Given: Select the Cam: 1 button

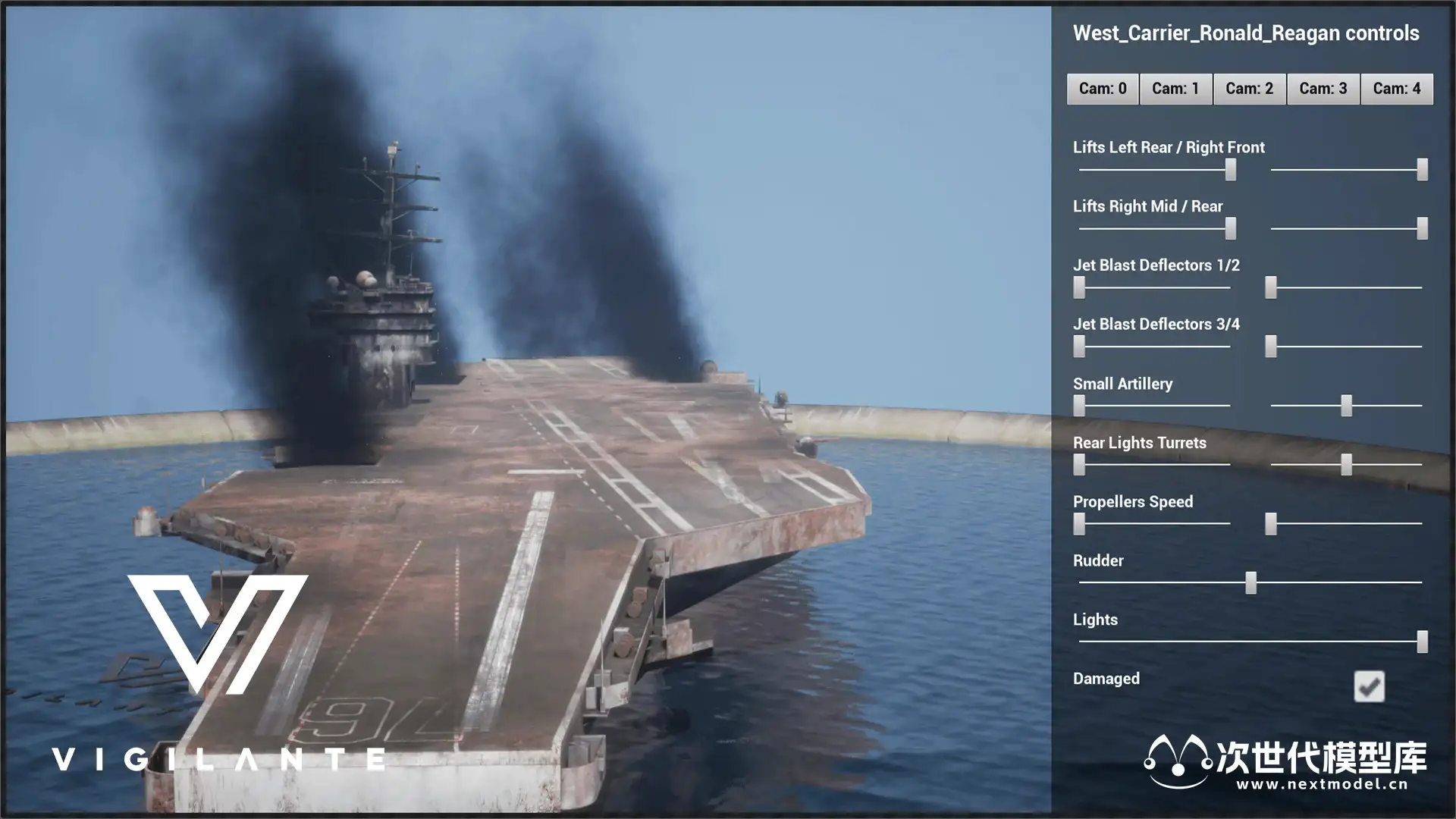Looking at the screenshot, I should 1175,89.
